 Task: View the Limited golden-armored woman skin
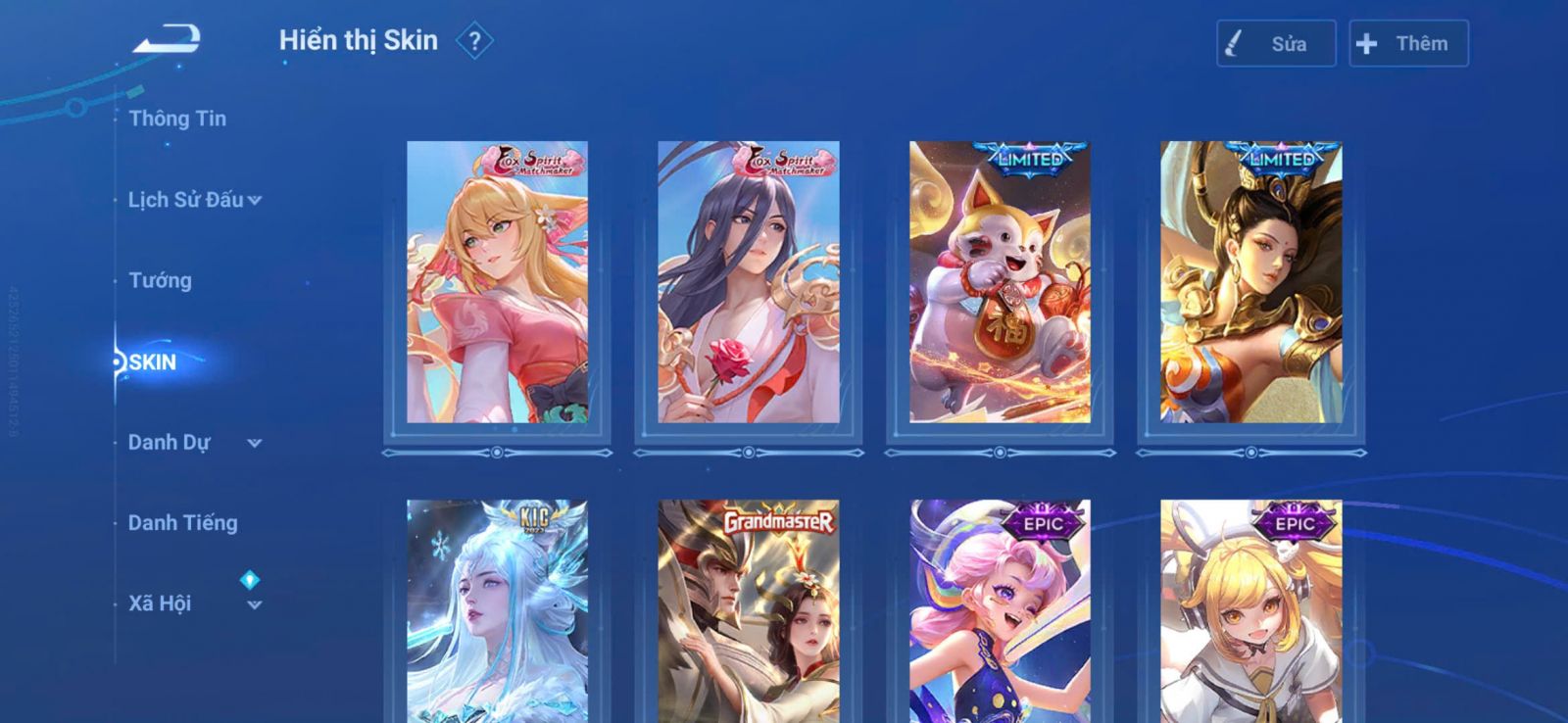pyautogui.click(x=1251, y=282)
